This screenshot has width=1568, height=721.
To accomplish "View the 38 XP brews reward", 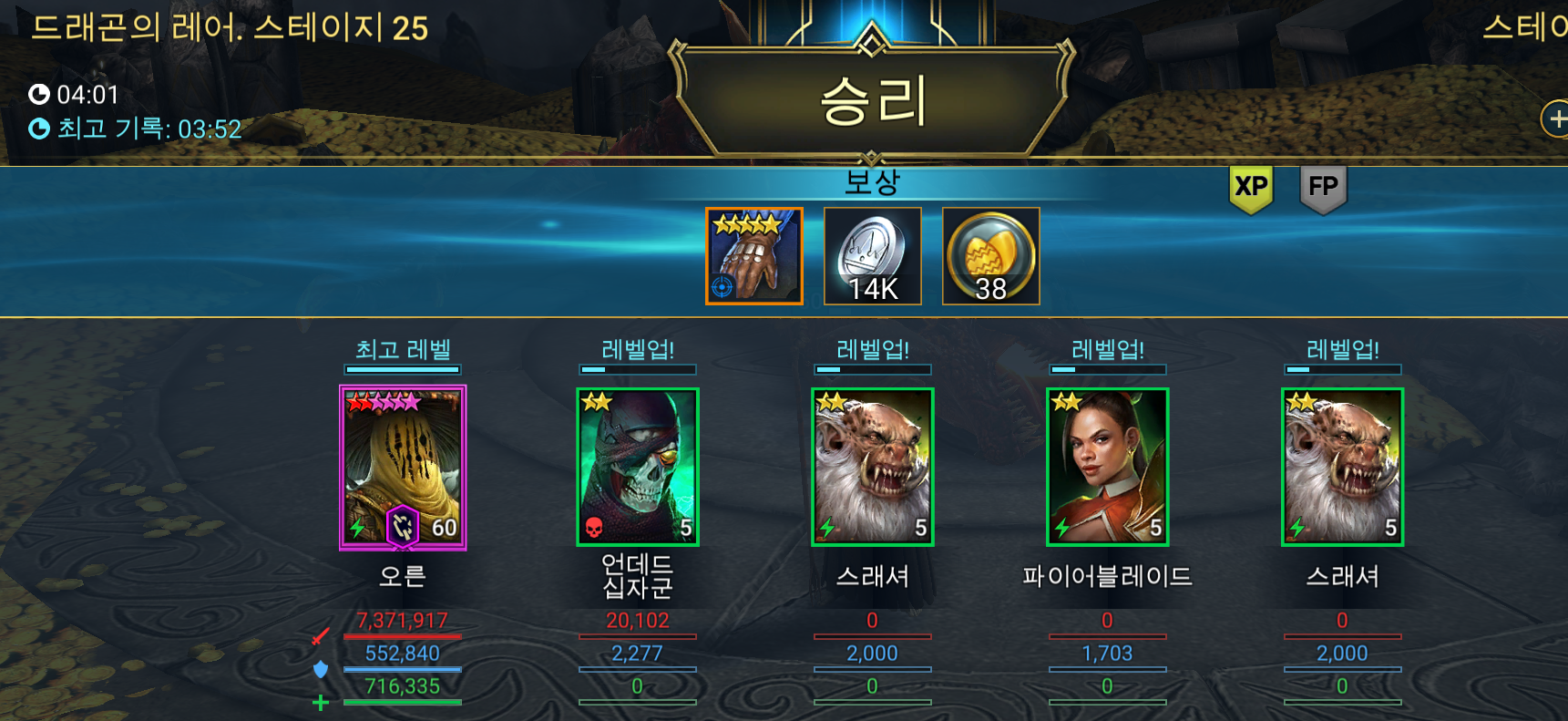I will click(989, 256).
